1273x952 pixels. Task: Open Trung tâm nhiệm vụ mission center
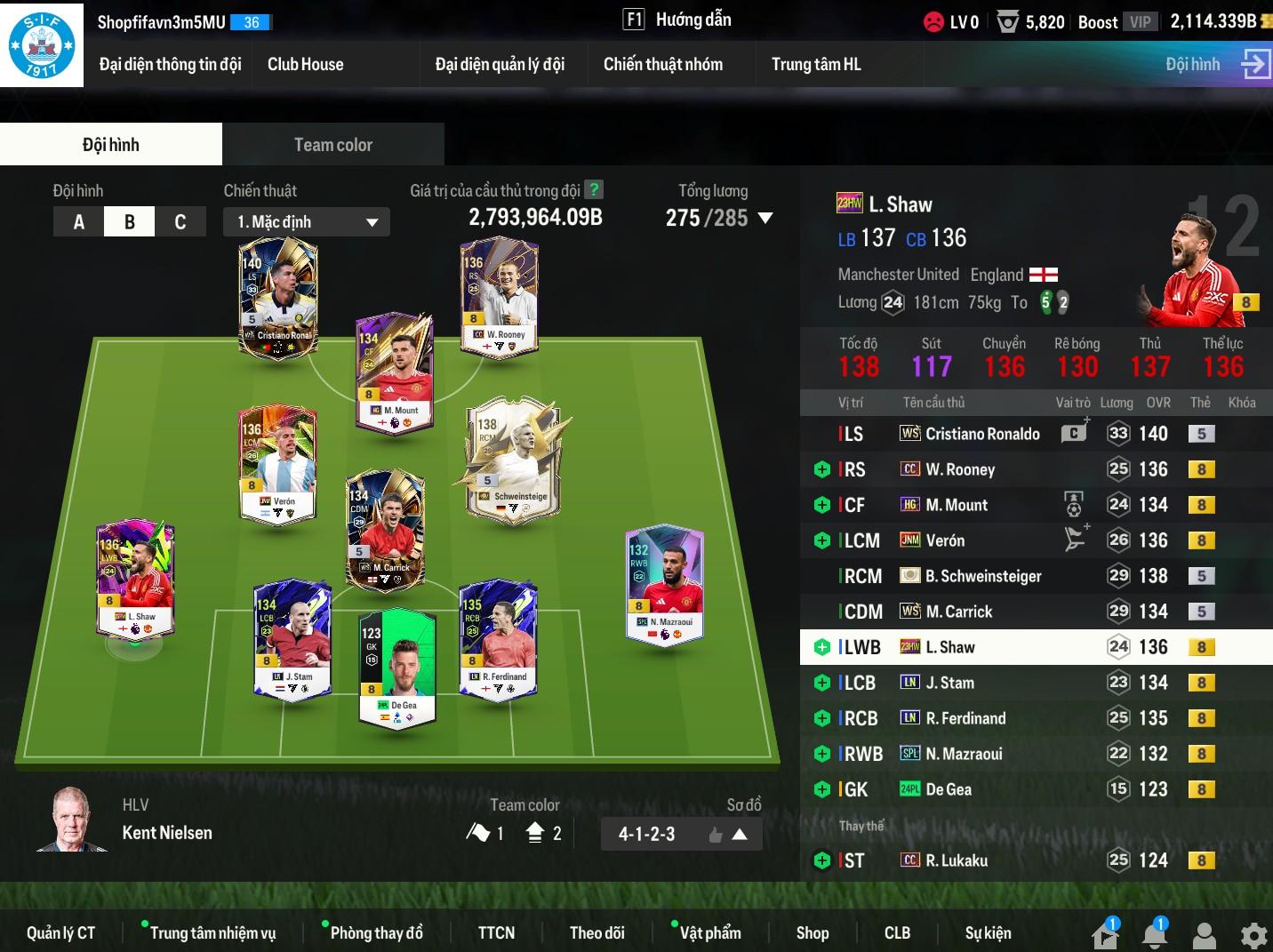click(x=212, y=932)
